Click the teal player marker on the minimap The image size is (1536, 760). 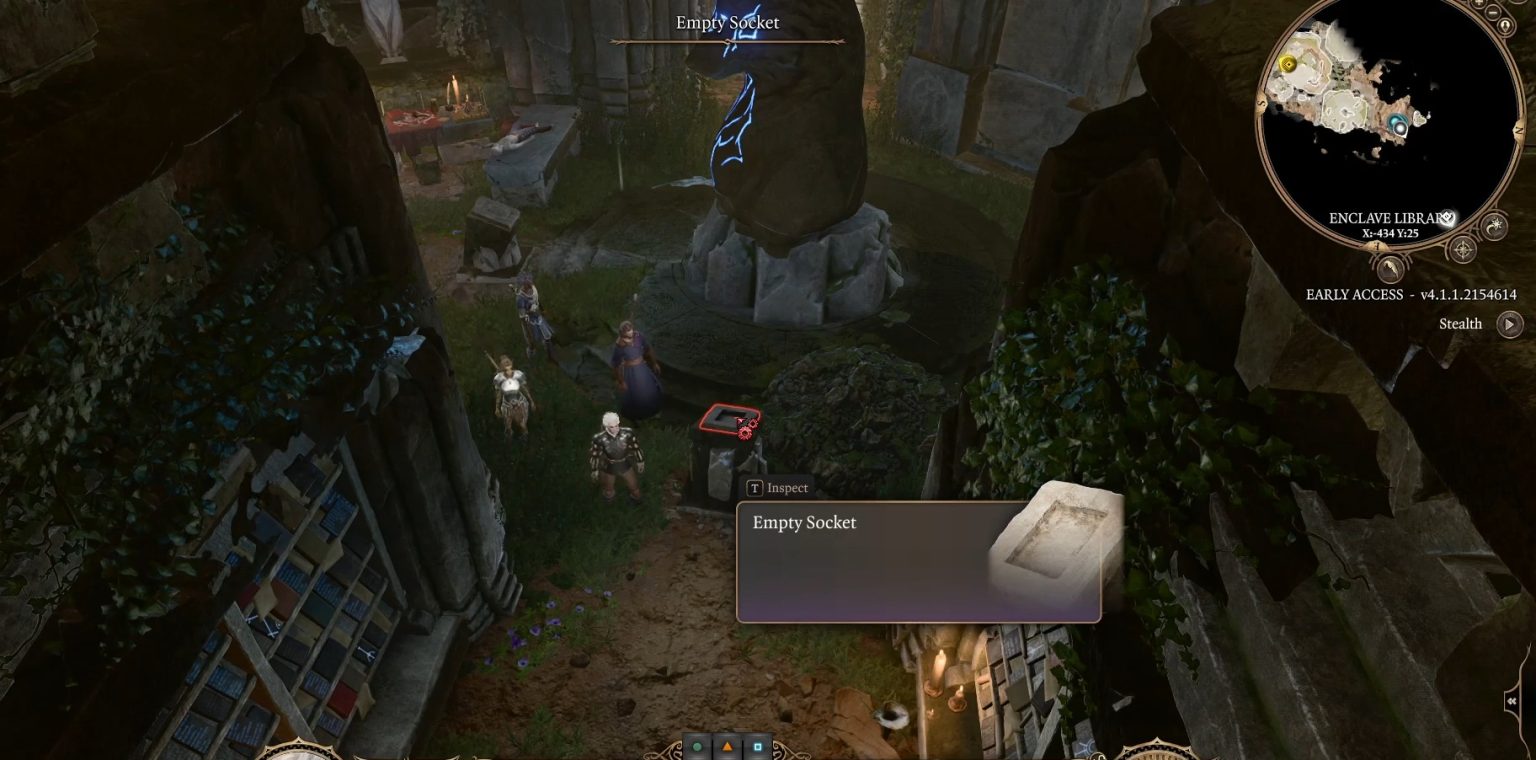point(1398,123)
